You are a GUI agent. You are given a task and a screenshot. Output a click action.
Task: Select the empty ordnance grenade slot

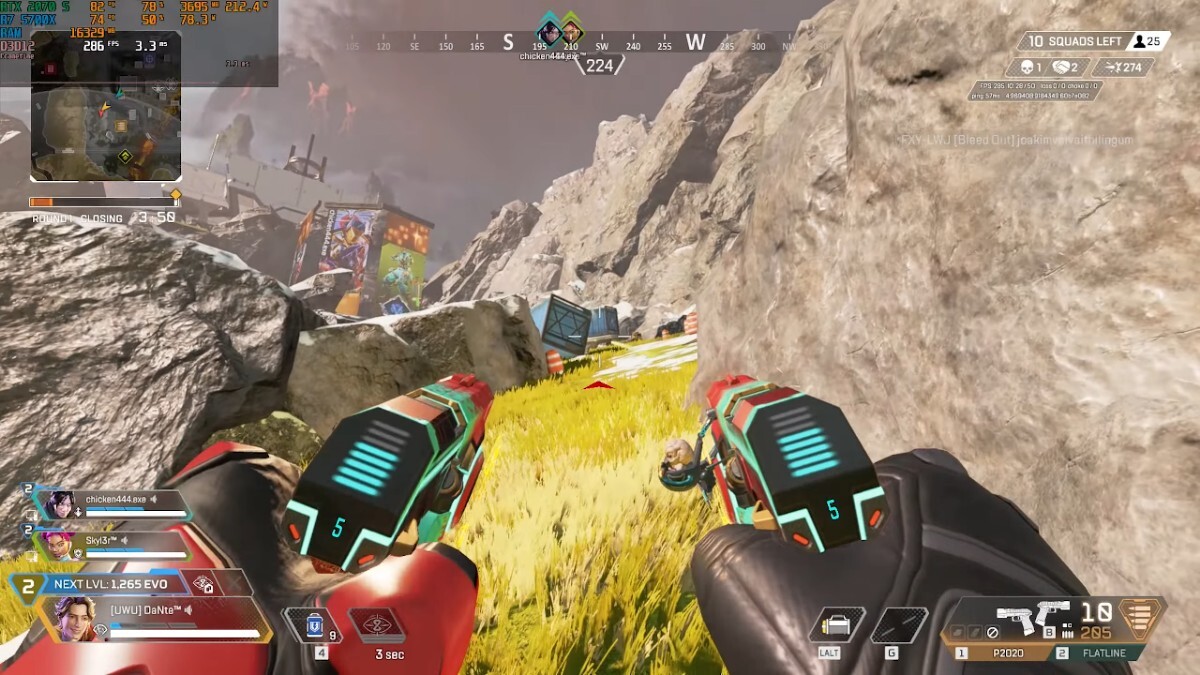897,626
